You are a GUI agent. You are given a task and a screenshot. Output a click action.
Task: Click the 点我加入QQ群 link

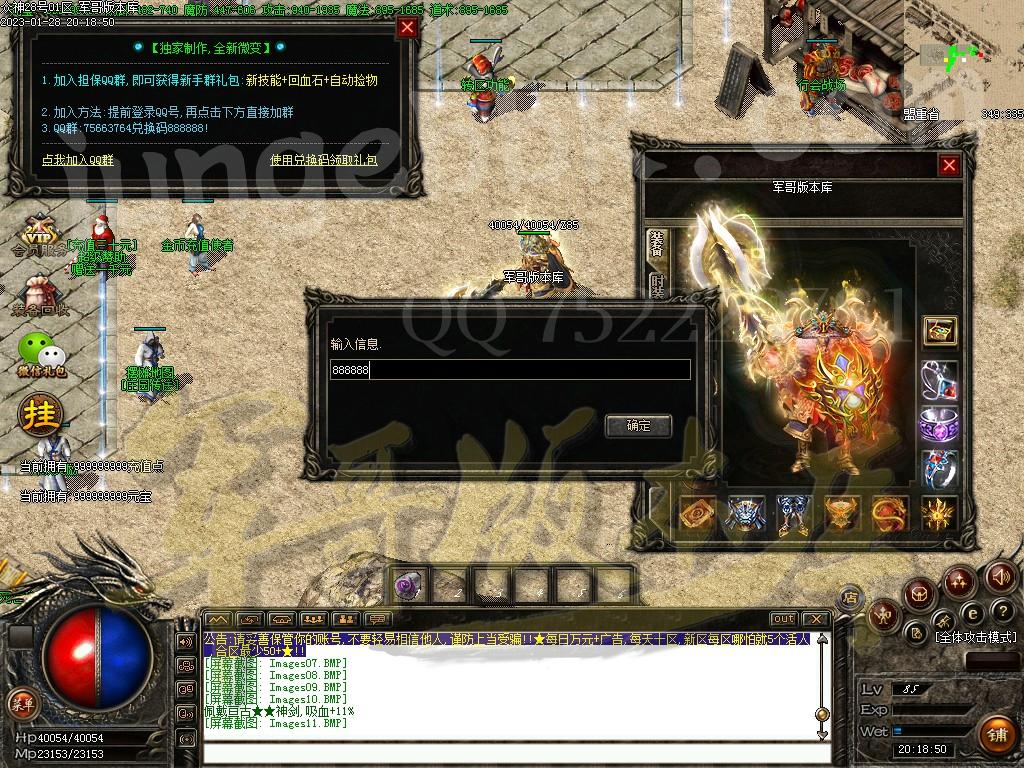78,159
